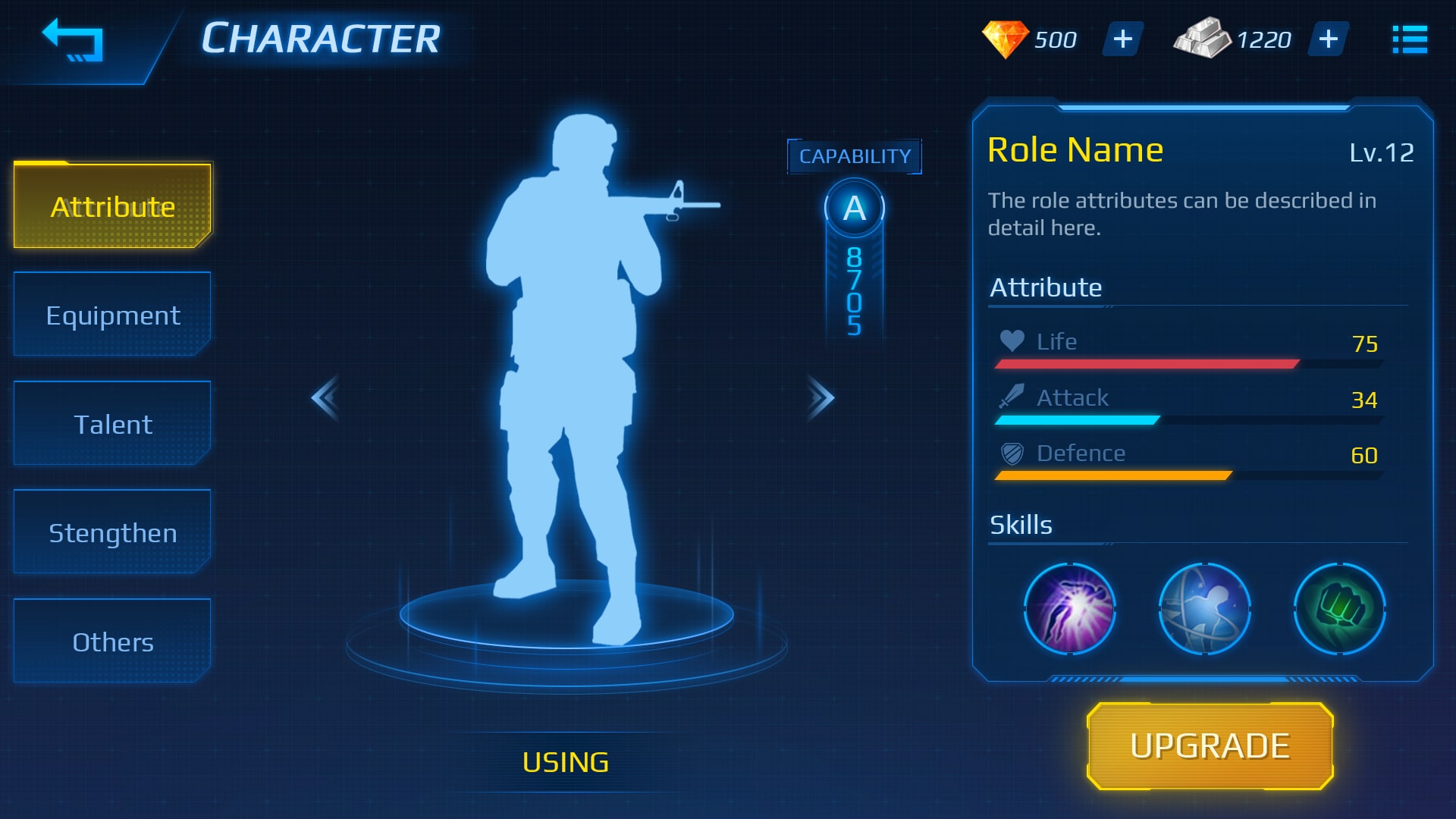Image resolution: width=1456 pixels, height=819 pixels.
Task: Click the yellow UPGRADE button
Action: pyautogui.click(x=1210, y=746)
